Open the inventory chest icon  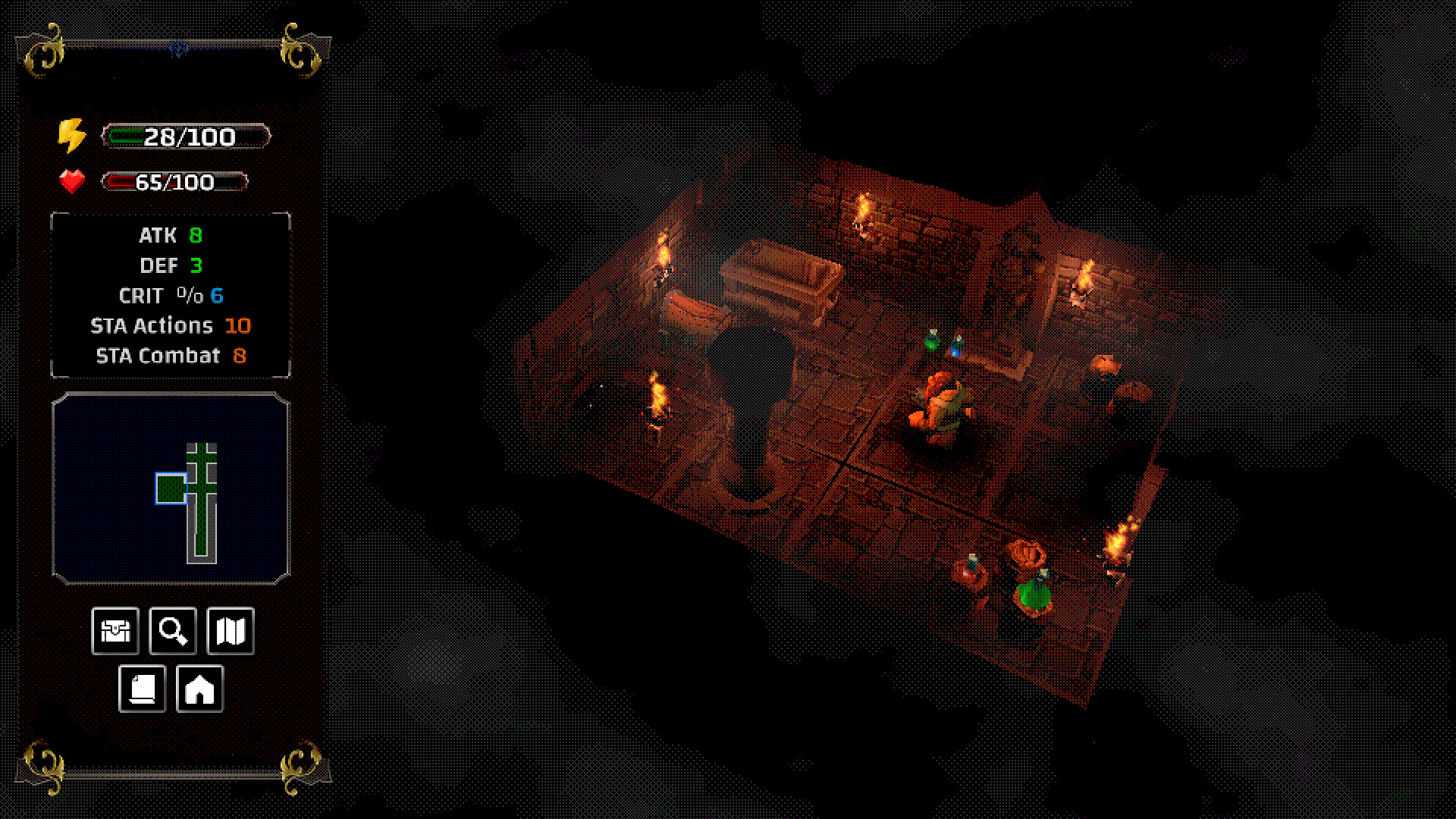(116, 630)
